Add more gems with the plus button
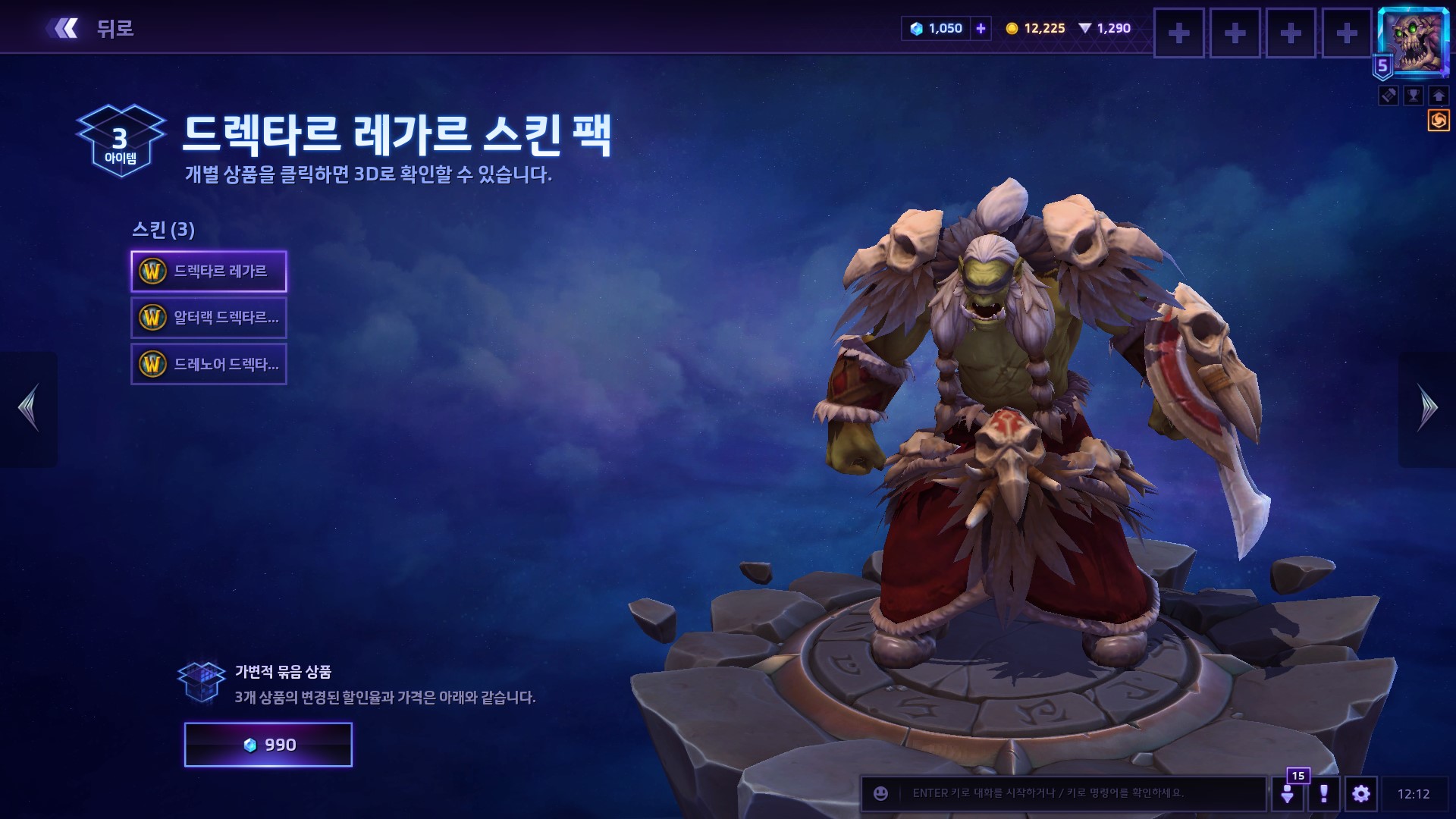The height and width of the screenshot is (819, 1456). [x=981, y=29]
